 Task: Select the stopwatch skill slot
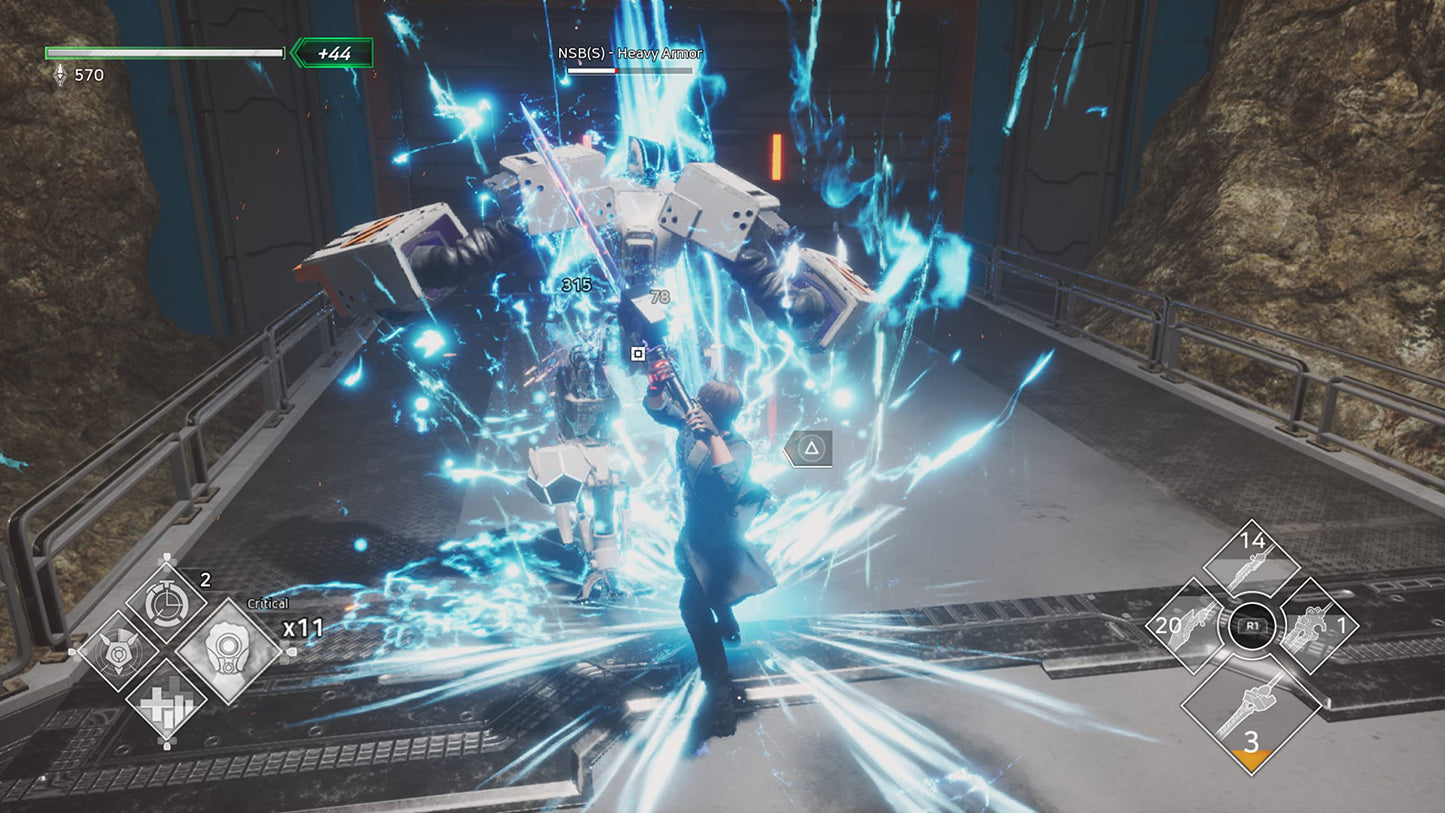pyautogui.click(x=166, y=602)
